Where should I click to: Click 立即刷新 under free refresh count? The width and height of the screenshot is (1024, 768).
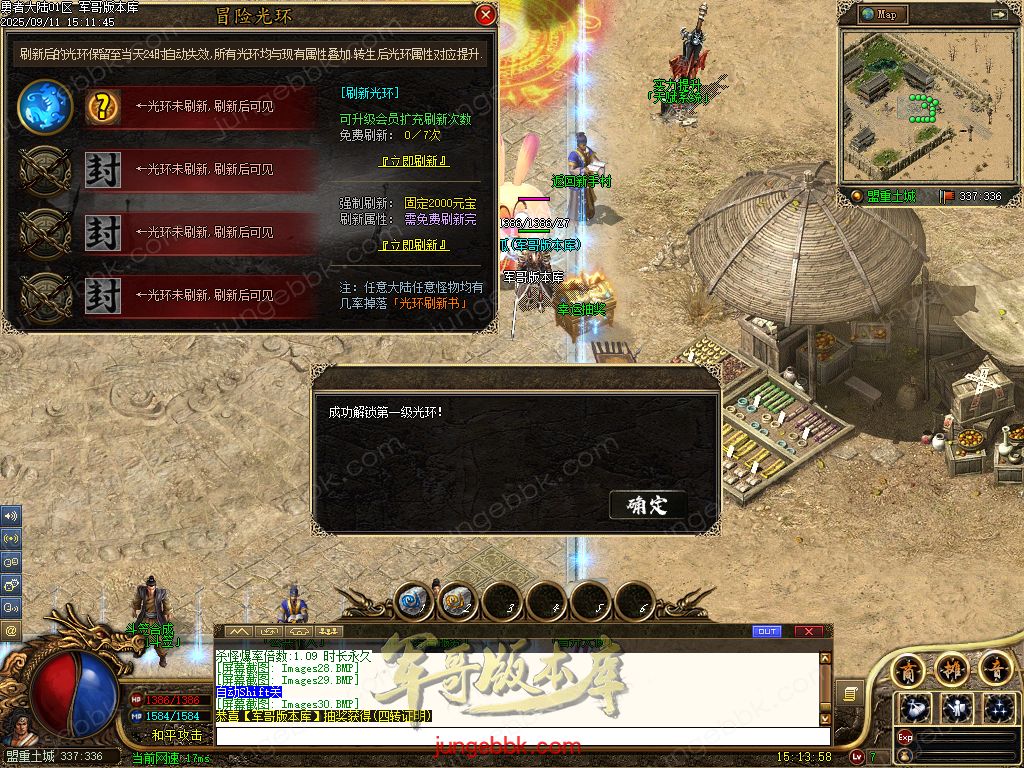click(414, 161)
